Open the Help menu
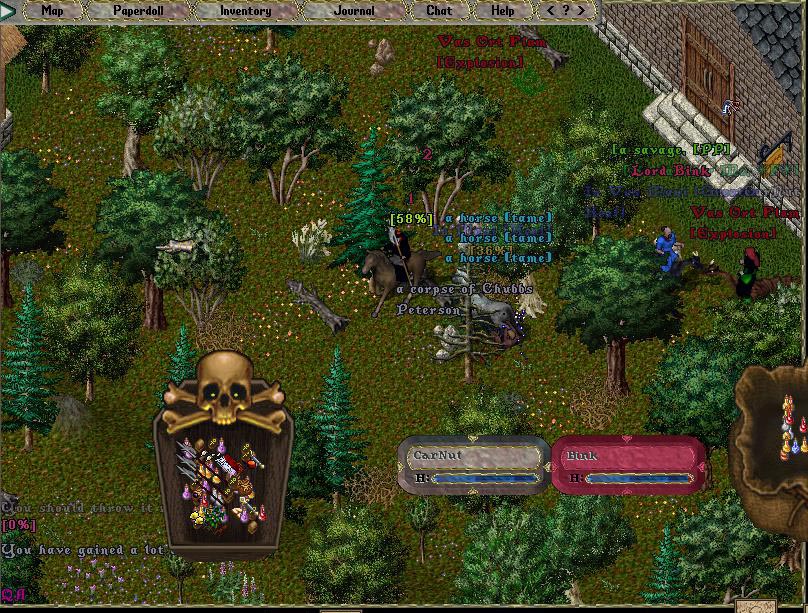 click(x=503, y=11)
